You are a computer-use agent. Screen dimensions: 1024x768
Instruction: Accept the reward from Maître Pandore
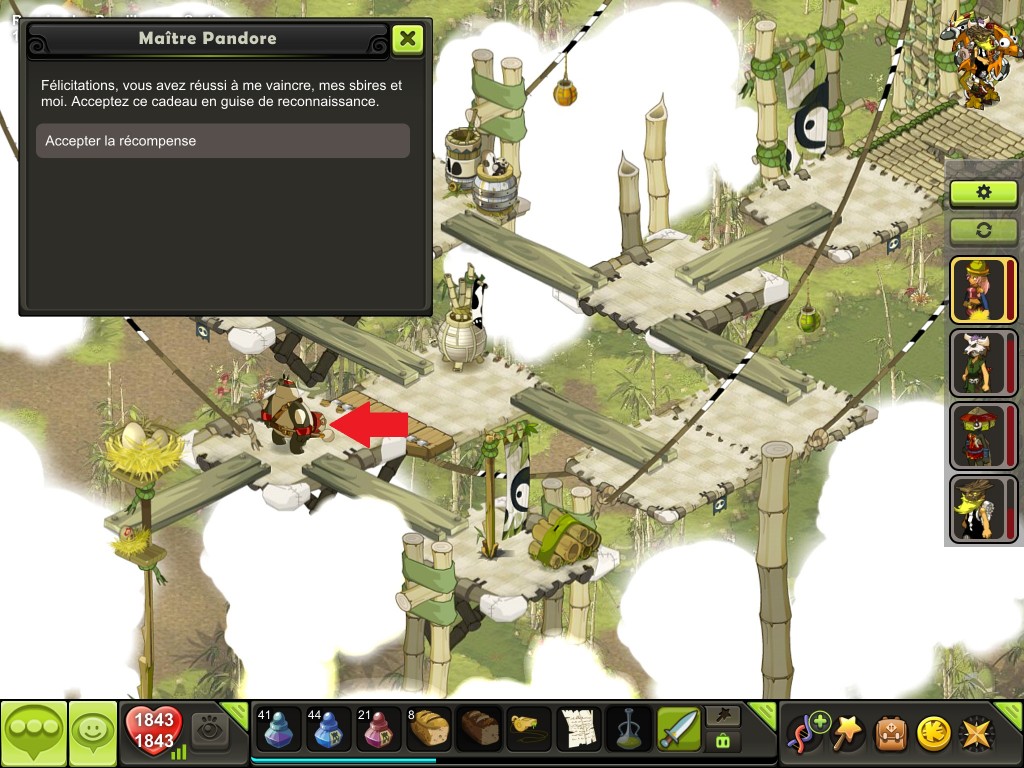click(222, 141)
